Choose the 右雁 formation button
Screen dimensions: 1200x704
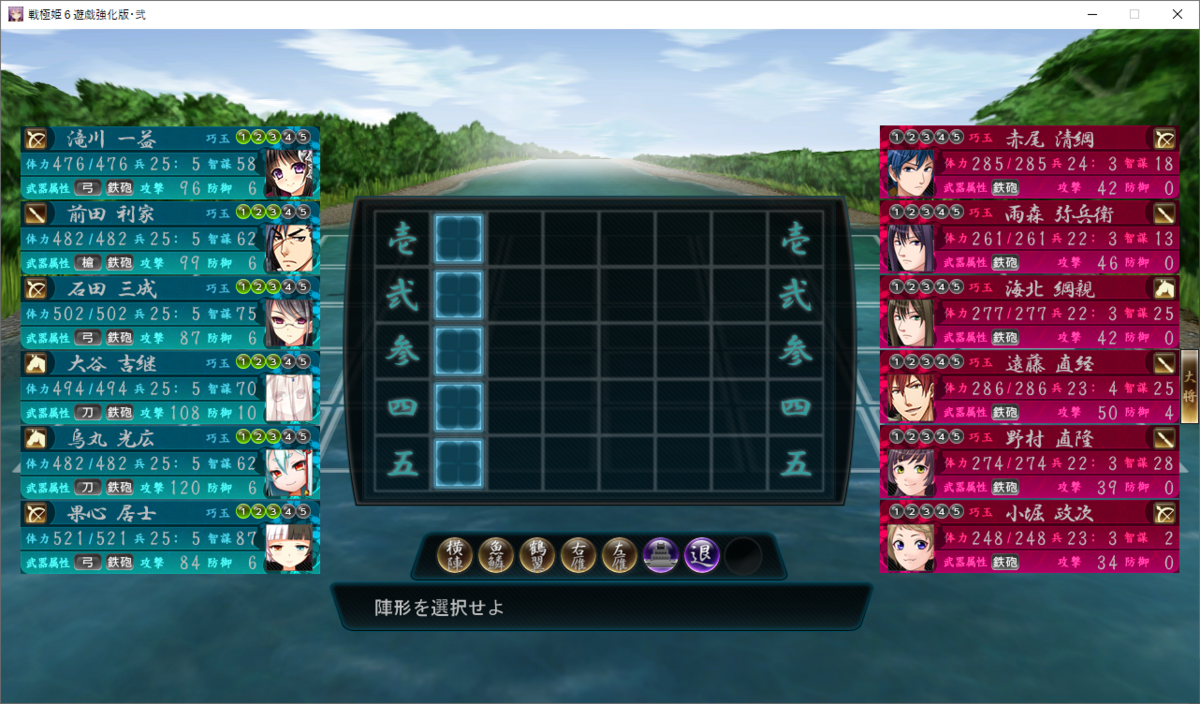579,555
